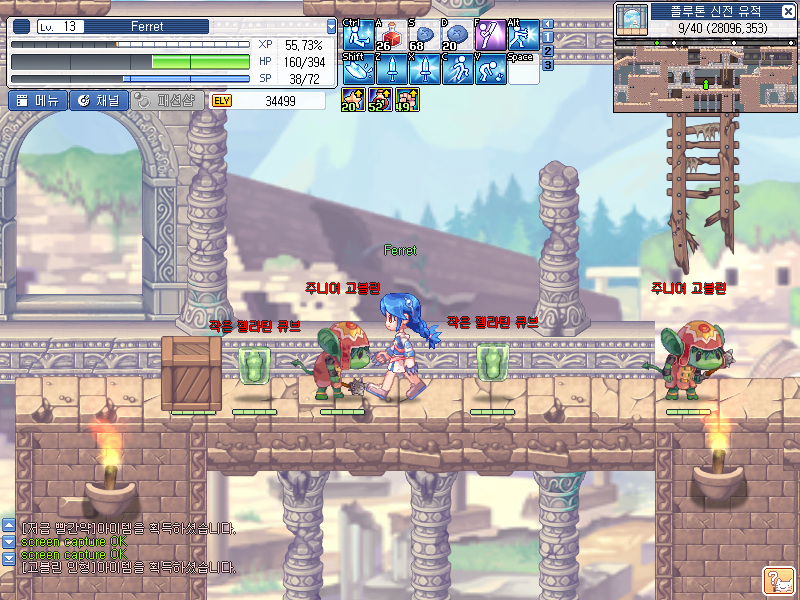Switch to hotbar page 3
The height and width of the screenshot is (600, 800).
point(548,65)
